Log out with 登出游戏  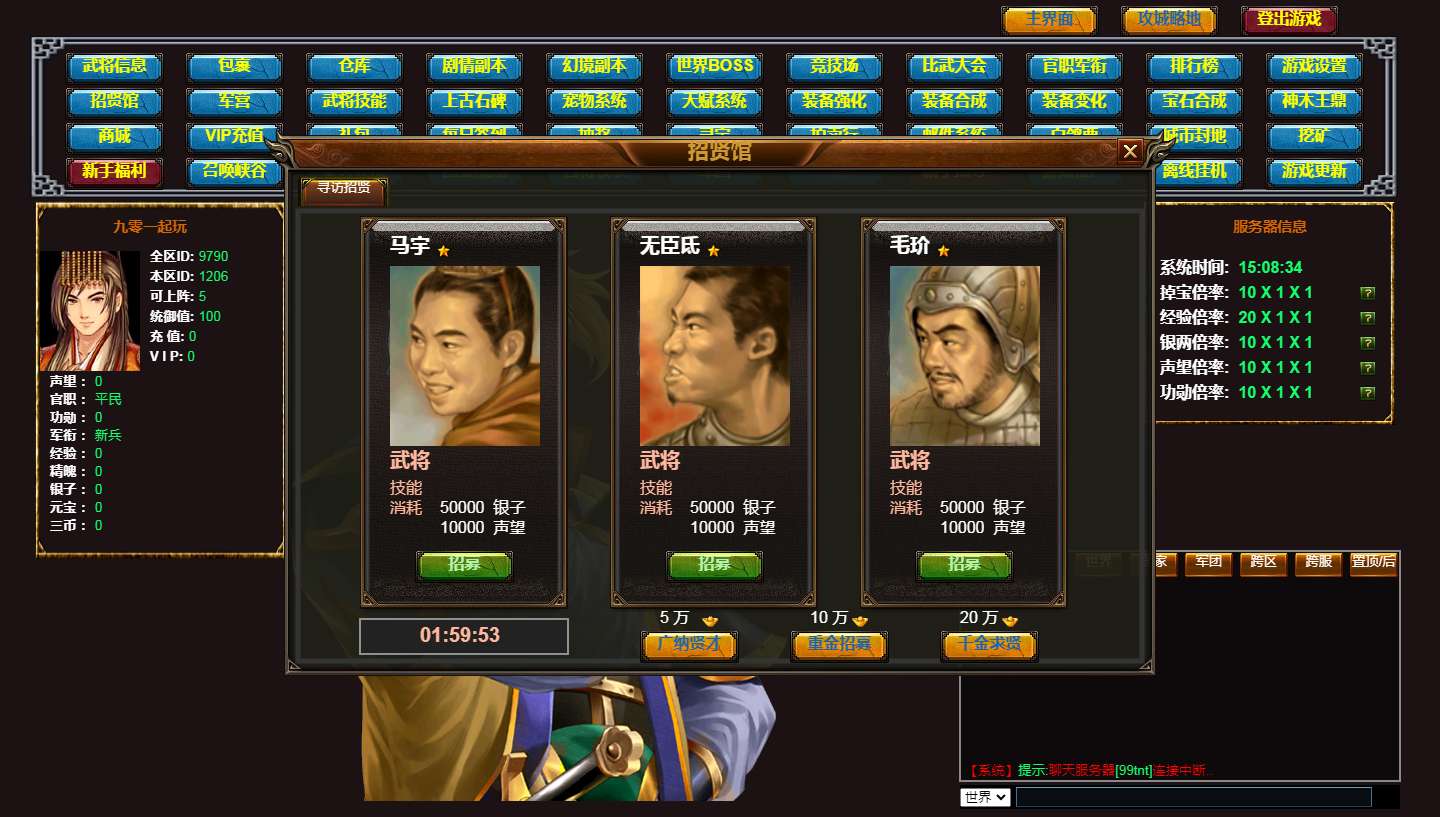(x=1289, y=20)
